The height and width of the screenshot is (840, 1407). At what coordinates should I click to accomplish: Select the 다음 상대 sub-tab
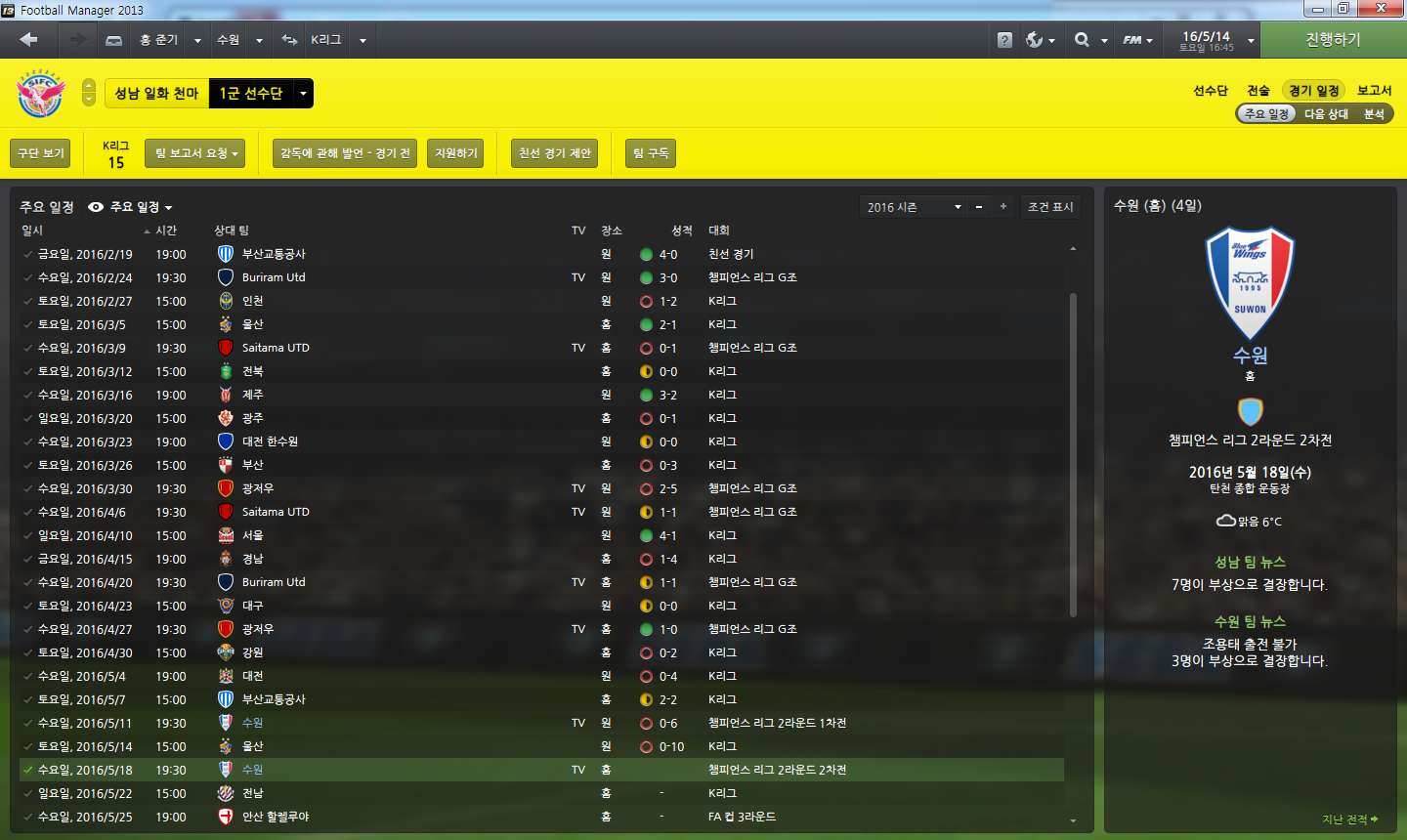(1326, 114)
